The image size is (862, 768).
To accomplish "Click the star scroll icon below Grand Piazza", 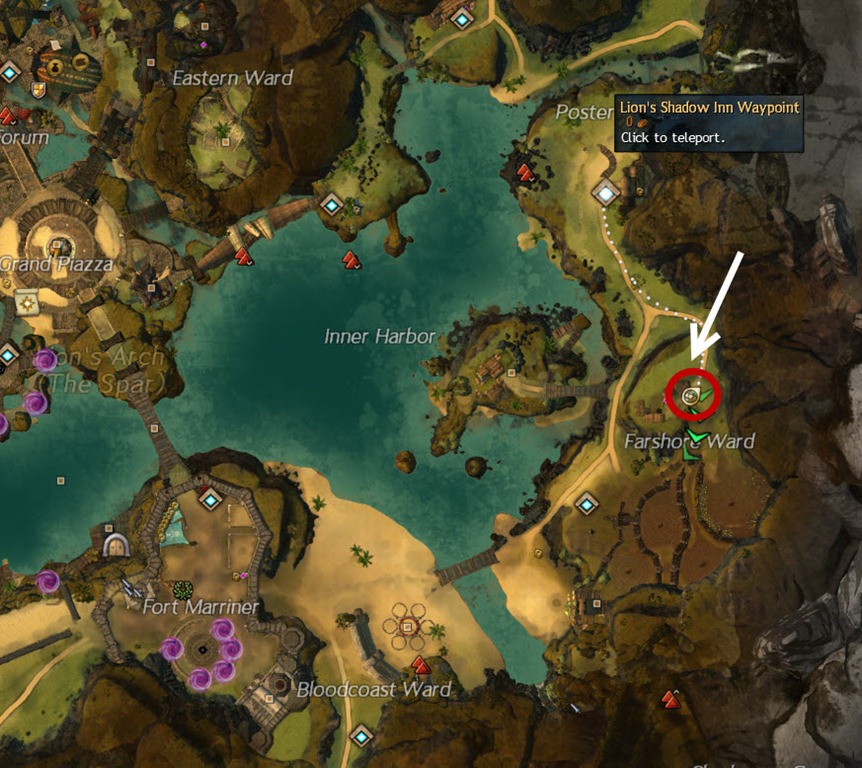I will pyautogui.click(x=26, y=302).
